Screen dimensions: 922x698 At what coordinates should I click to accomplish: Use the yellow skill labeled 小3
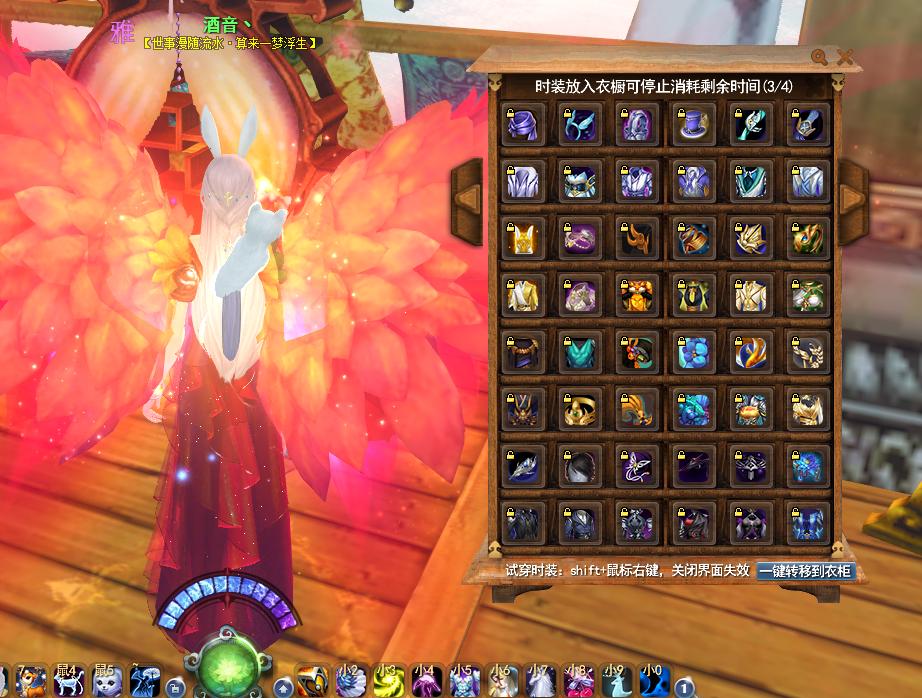(387, 682)
